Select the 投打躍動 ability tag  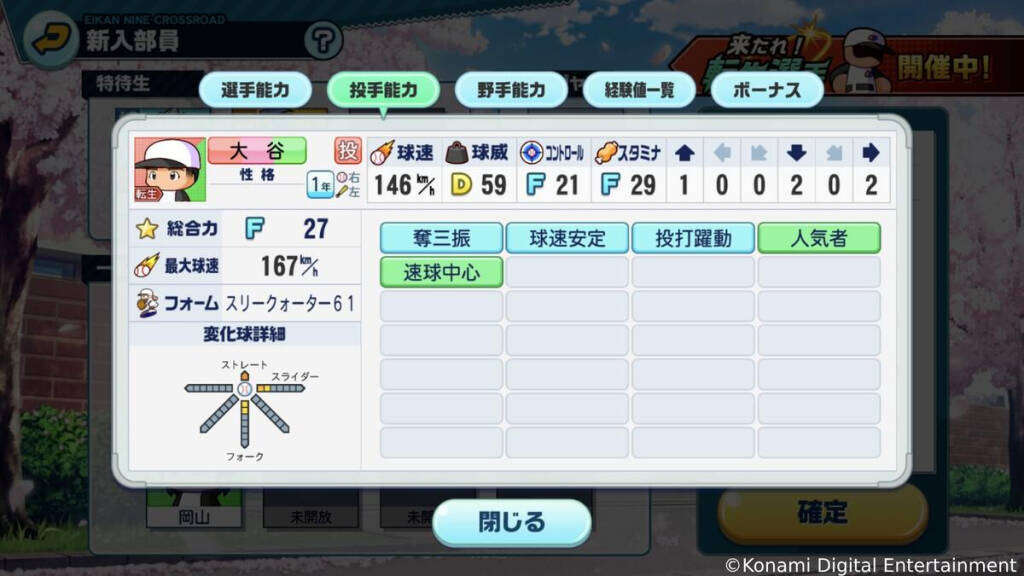tap(693, 238)
